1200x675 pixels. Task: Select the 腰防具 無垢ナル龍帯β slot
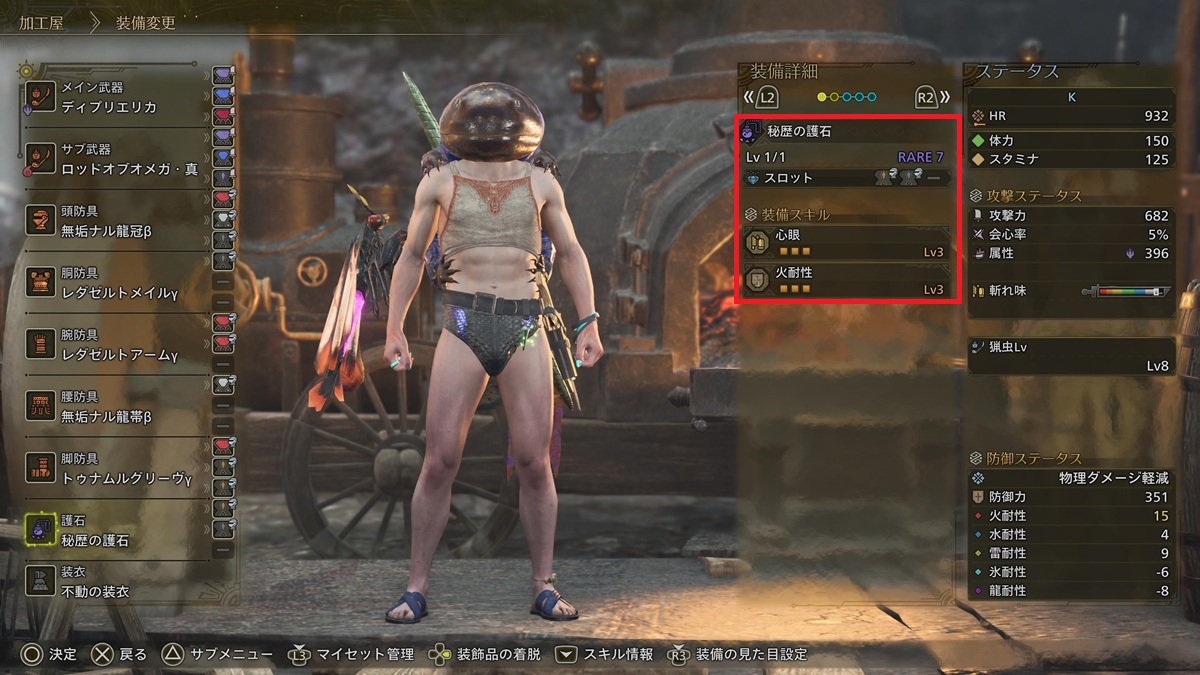pos(120,406)
